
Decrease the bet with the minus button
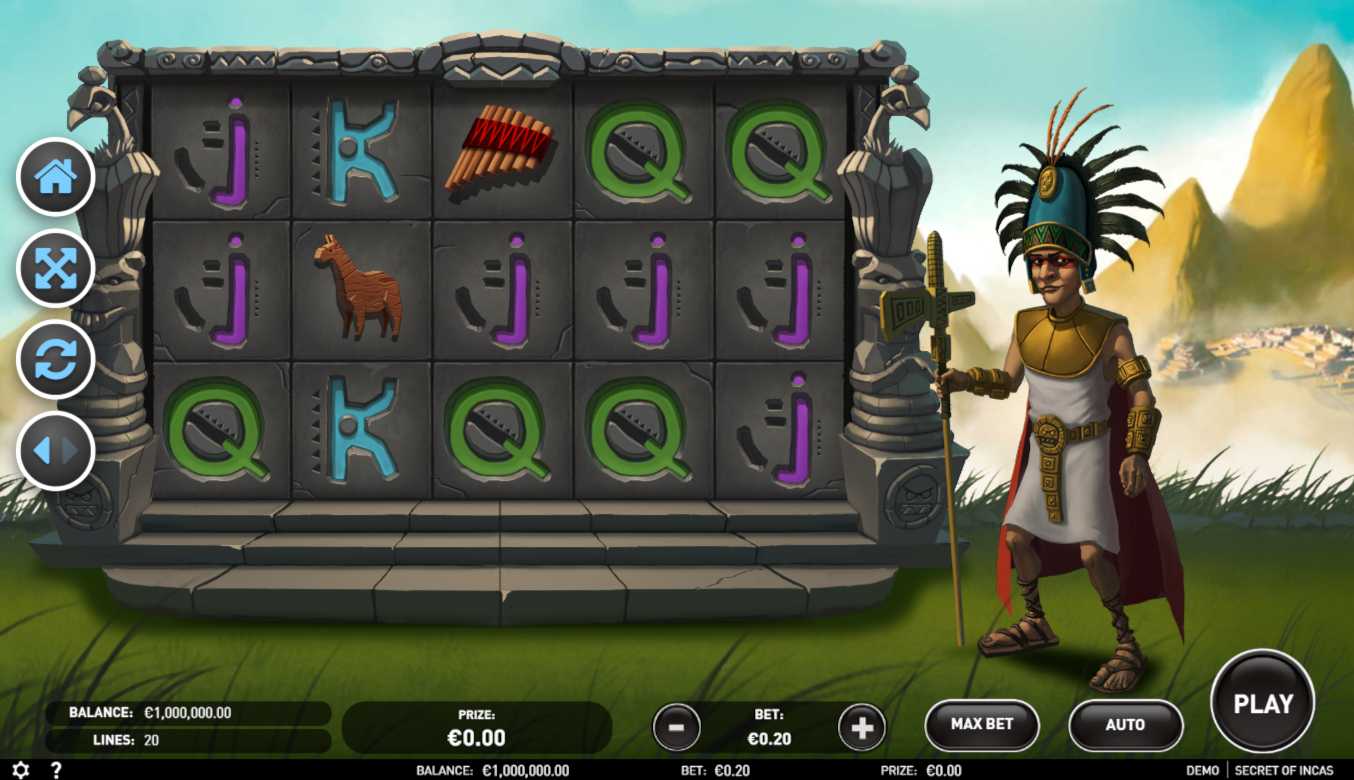click(x=676, y=727)
